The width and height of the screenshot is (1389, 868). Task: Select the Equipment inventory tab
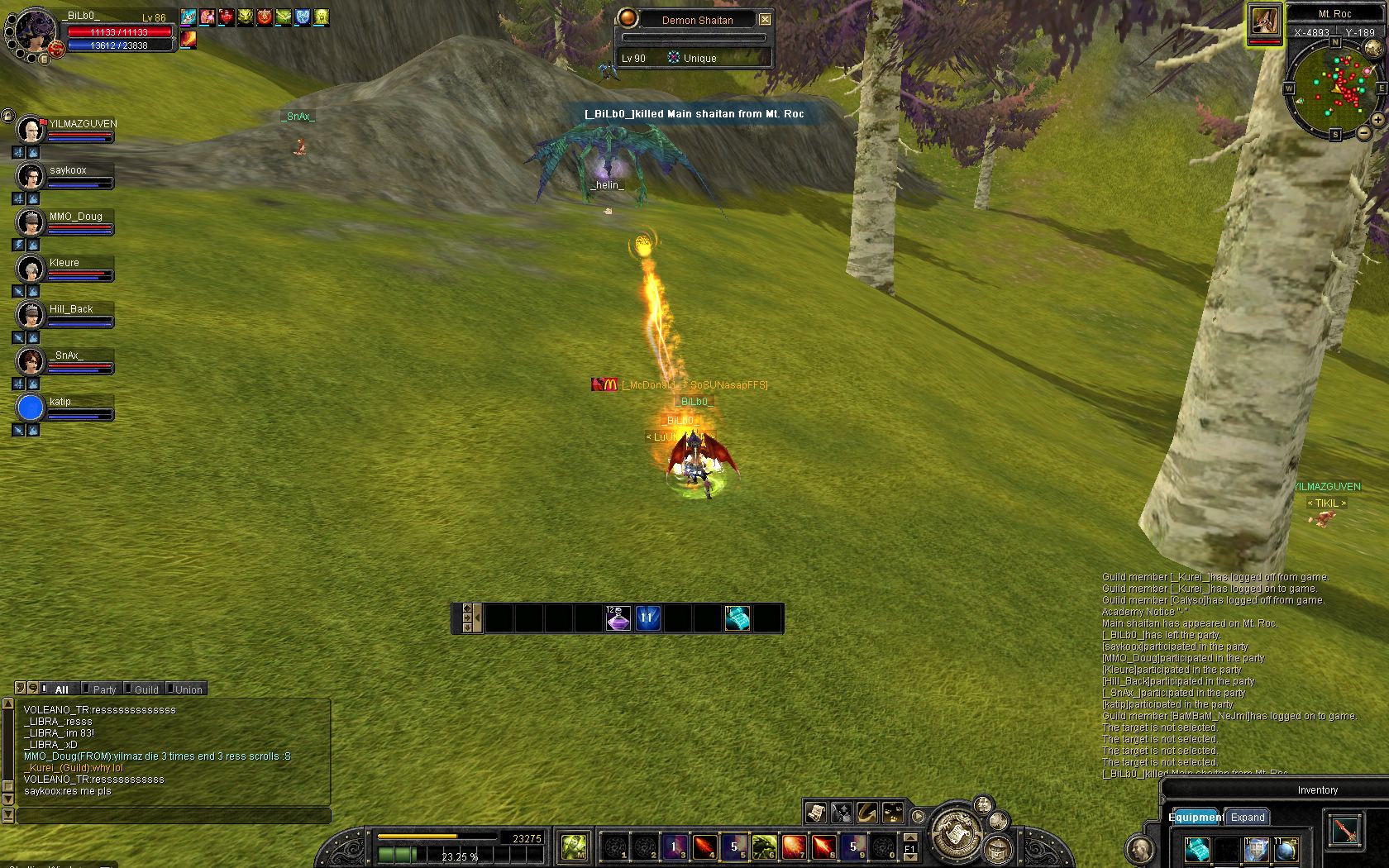click(1196, 817)
